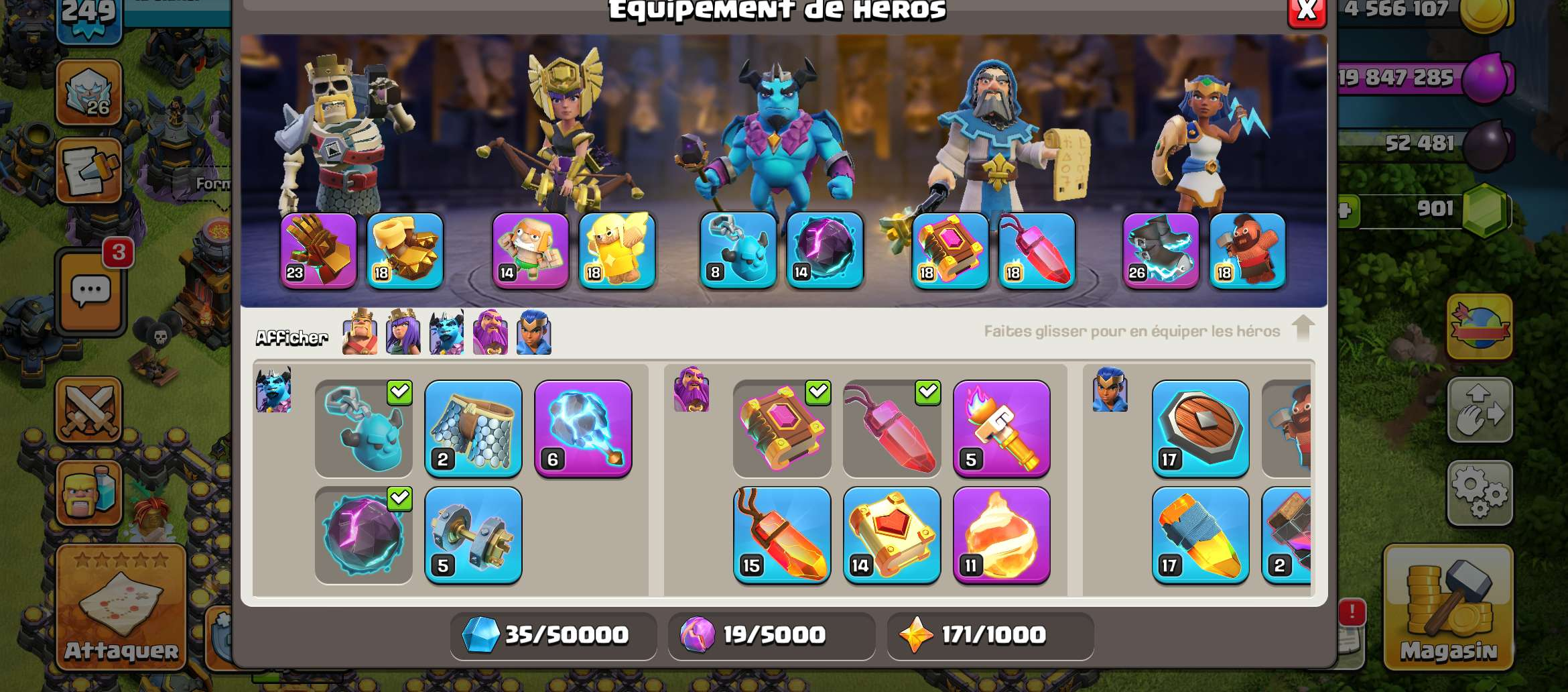Equip the Giant Gauntlet on the Barbarian King

tap(318, 251)
